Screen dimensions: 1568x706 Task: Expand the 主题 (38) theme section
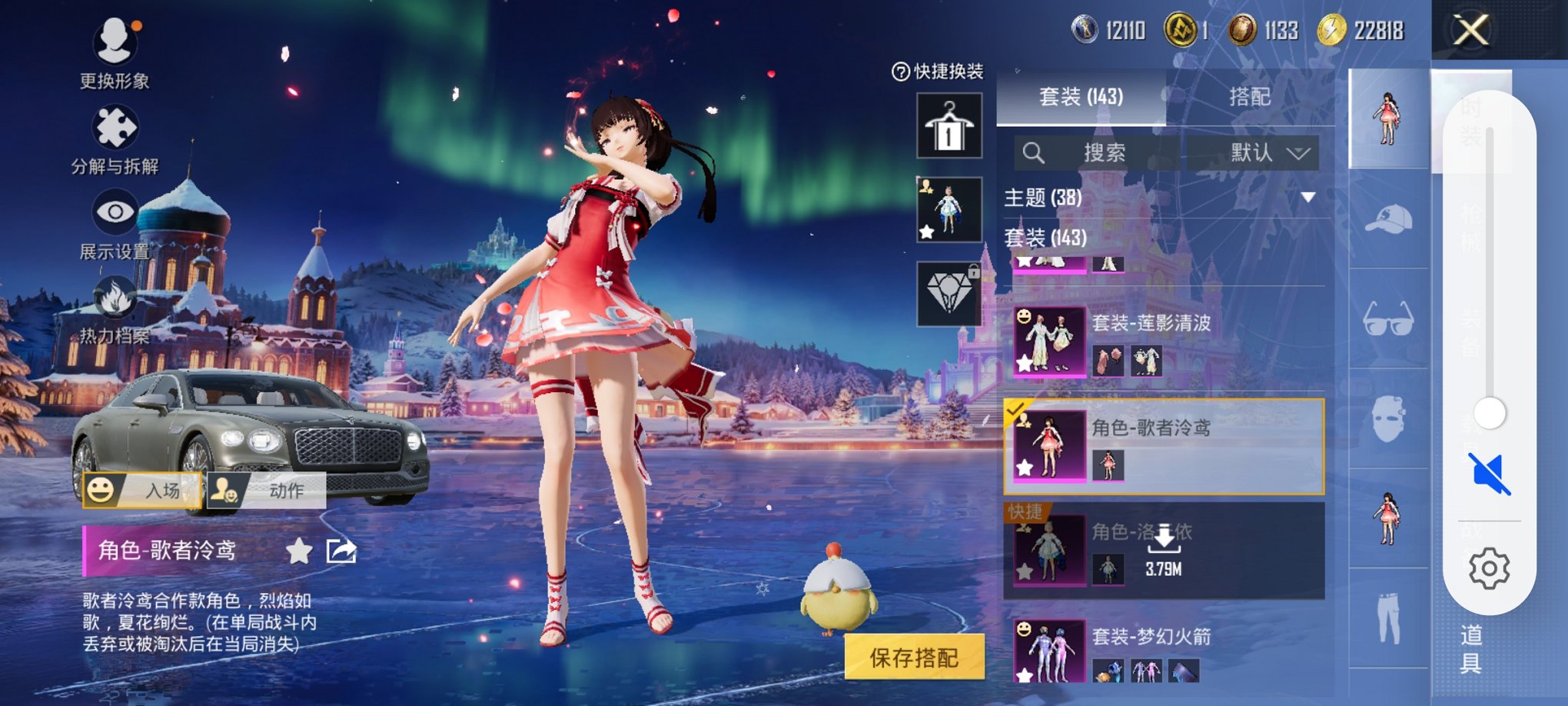[x=1307, y=198]
